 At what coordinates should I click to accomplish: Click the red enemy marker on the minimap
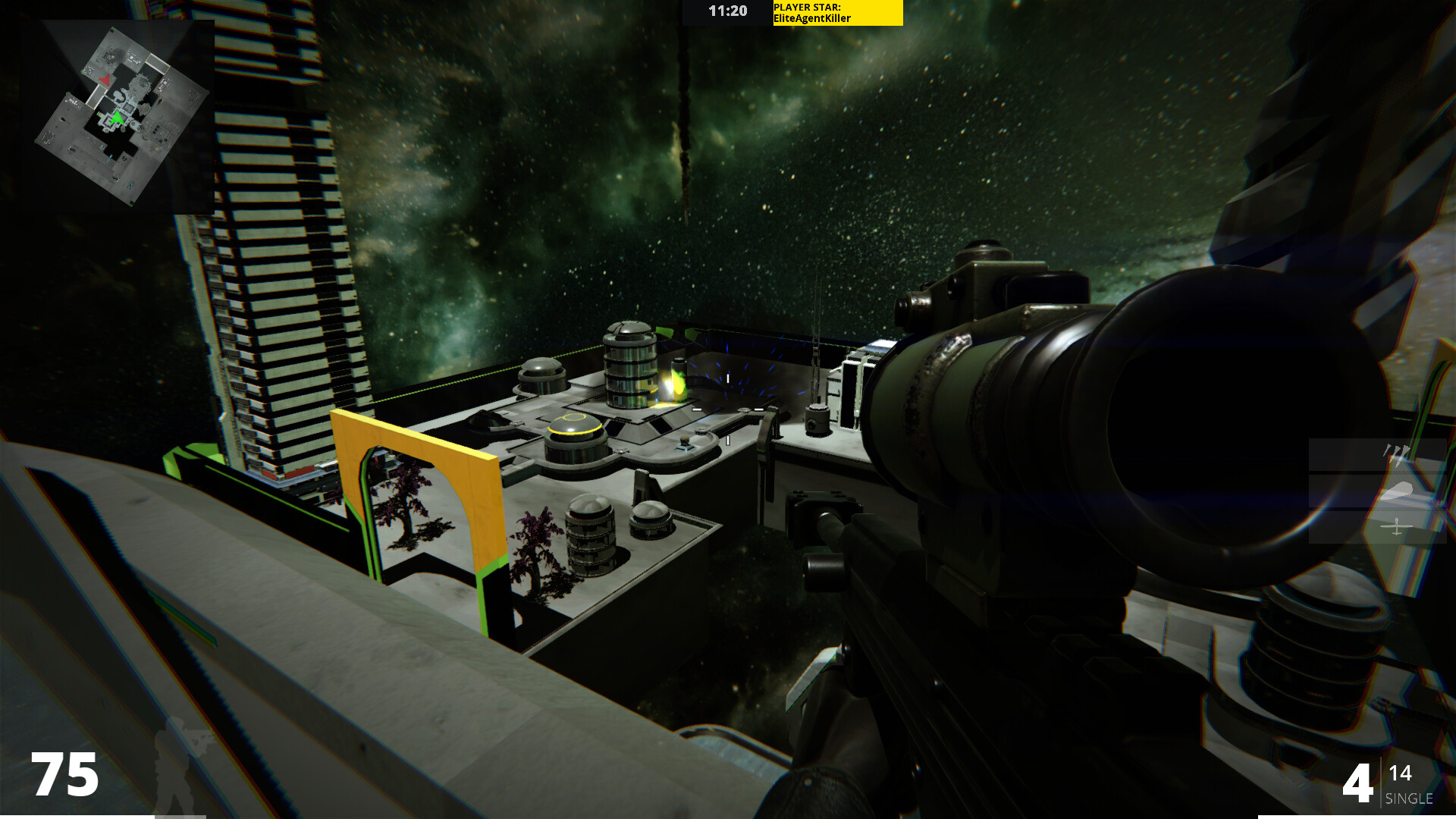[105, 79]
